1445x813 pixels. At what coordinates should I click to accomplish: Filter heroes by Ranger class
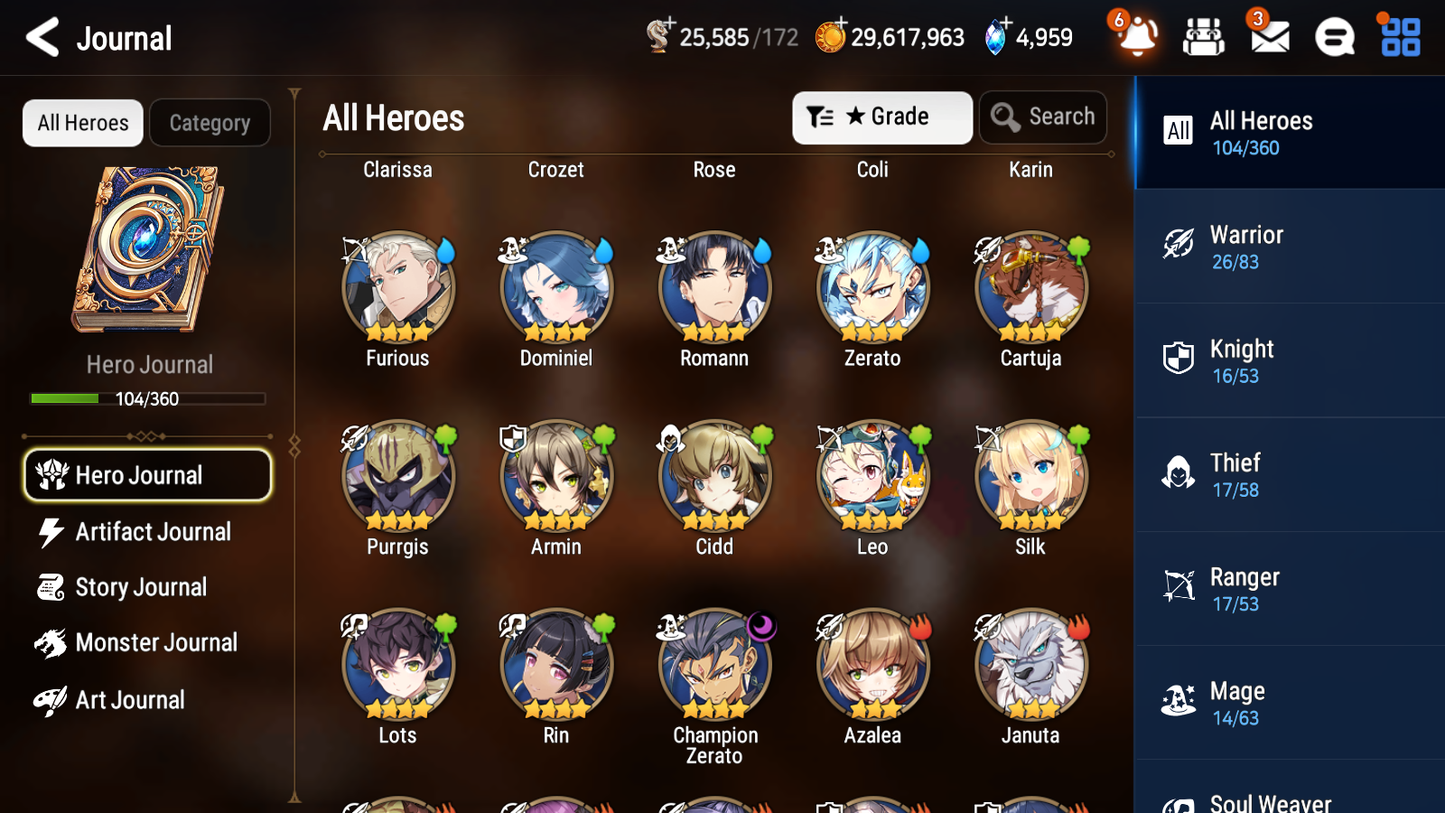coord(1289,588)
